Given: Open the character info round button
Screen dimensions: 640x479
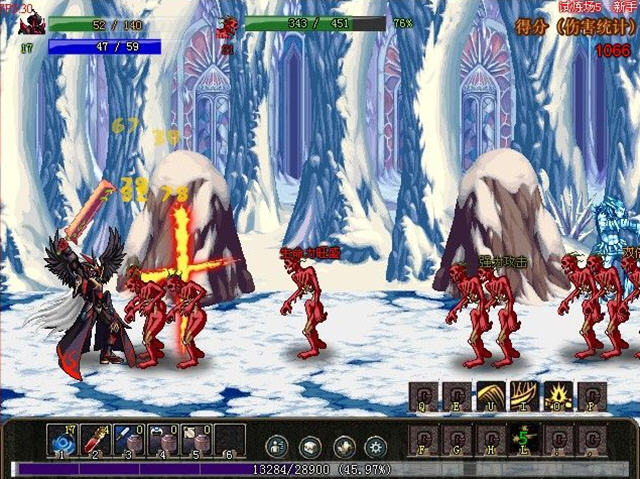Looking at the screenshot, I should pyautogui.click(x=277, y=447).
